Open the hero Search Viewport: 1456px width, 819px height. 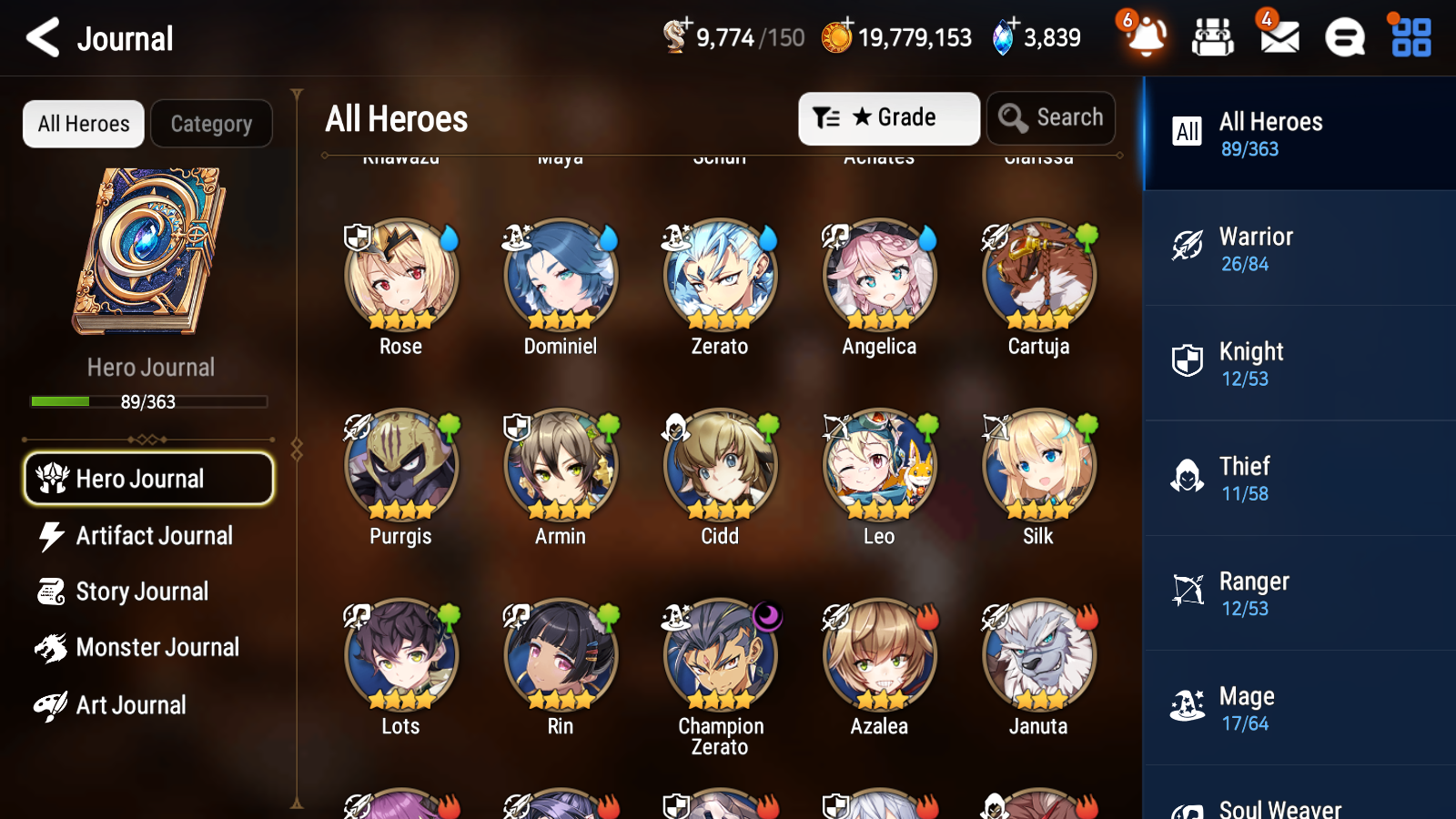[x=1051, y=117]
